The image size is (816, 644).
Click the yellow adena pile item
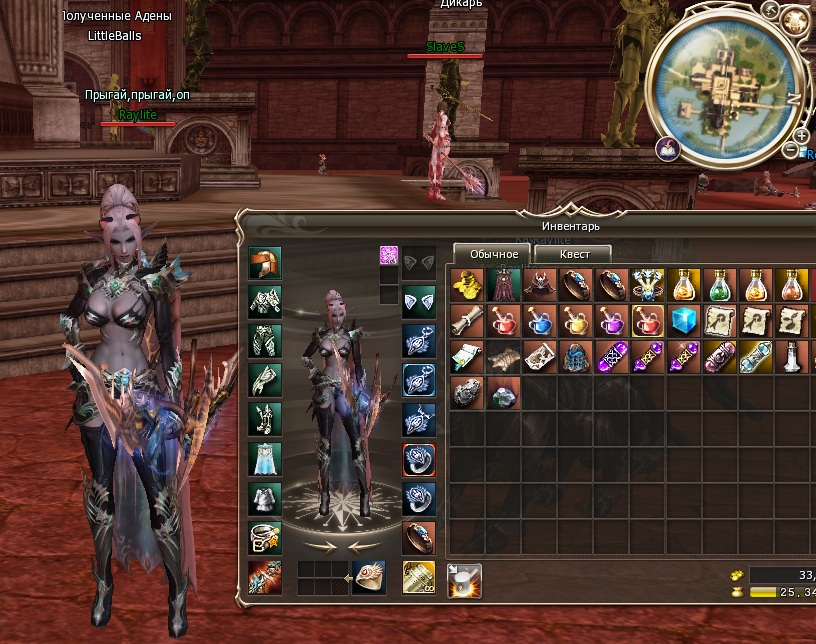pyautogui.click(x=467, y=286)
